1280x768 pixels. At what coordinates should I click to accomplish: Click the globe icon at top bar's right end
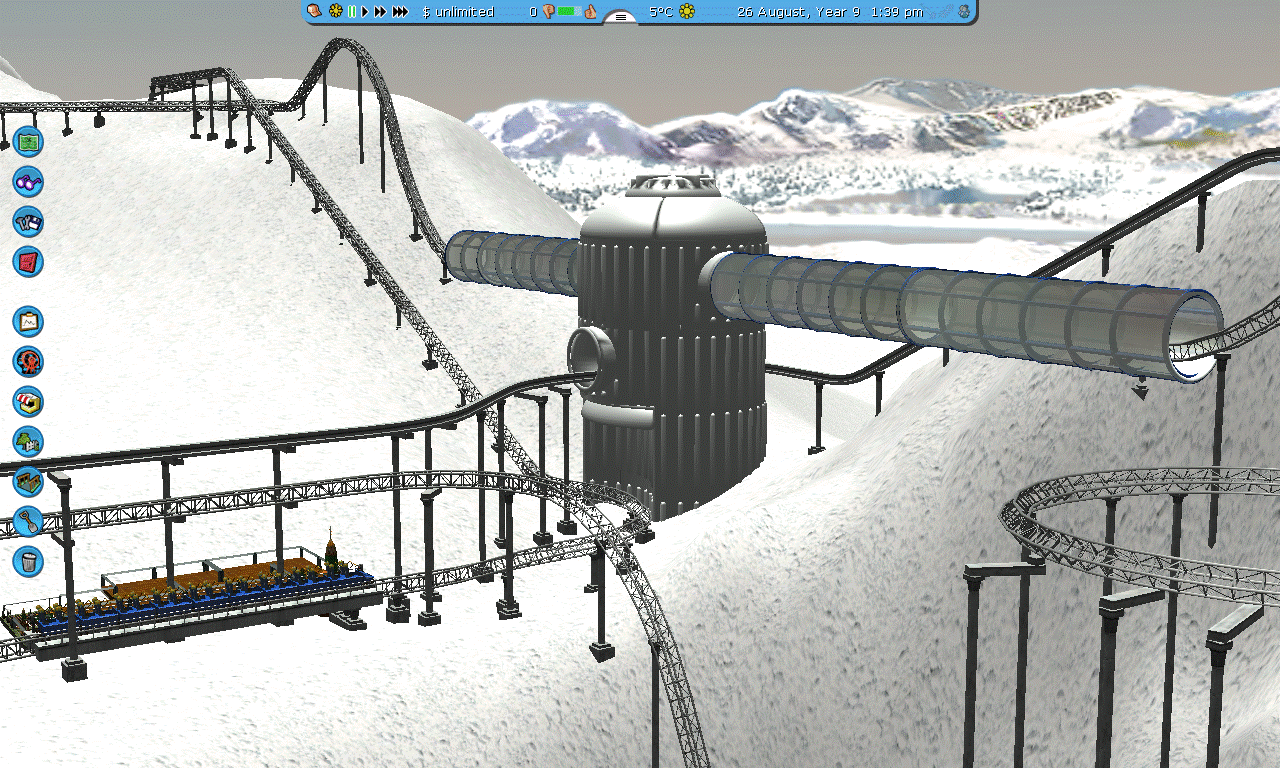(963, 12)
